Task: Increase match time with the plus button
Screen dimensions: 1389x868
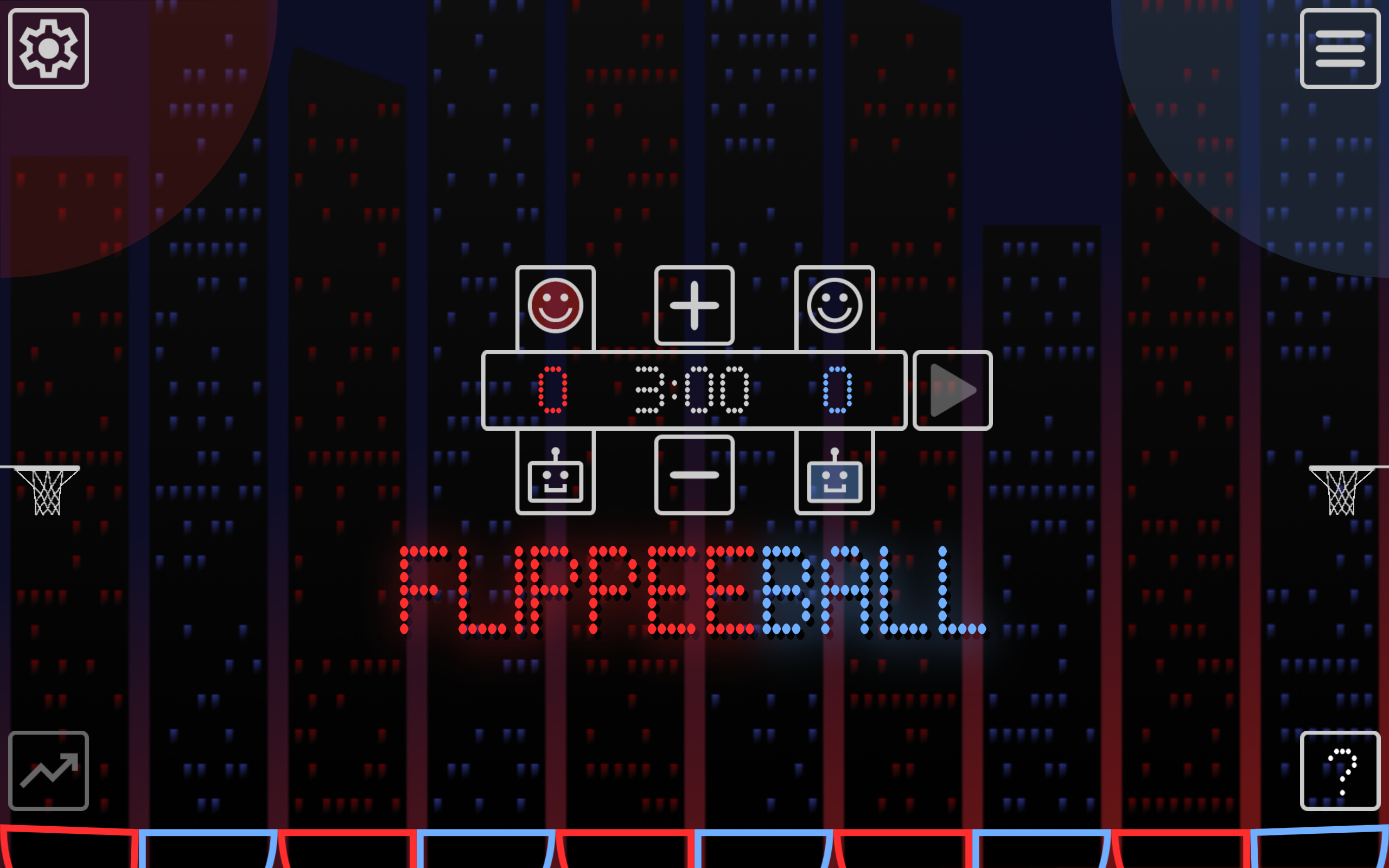Action: pos(694,306)
